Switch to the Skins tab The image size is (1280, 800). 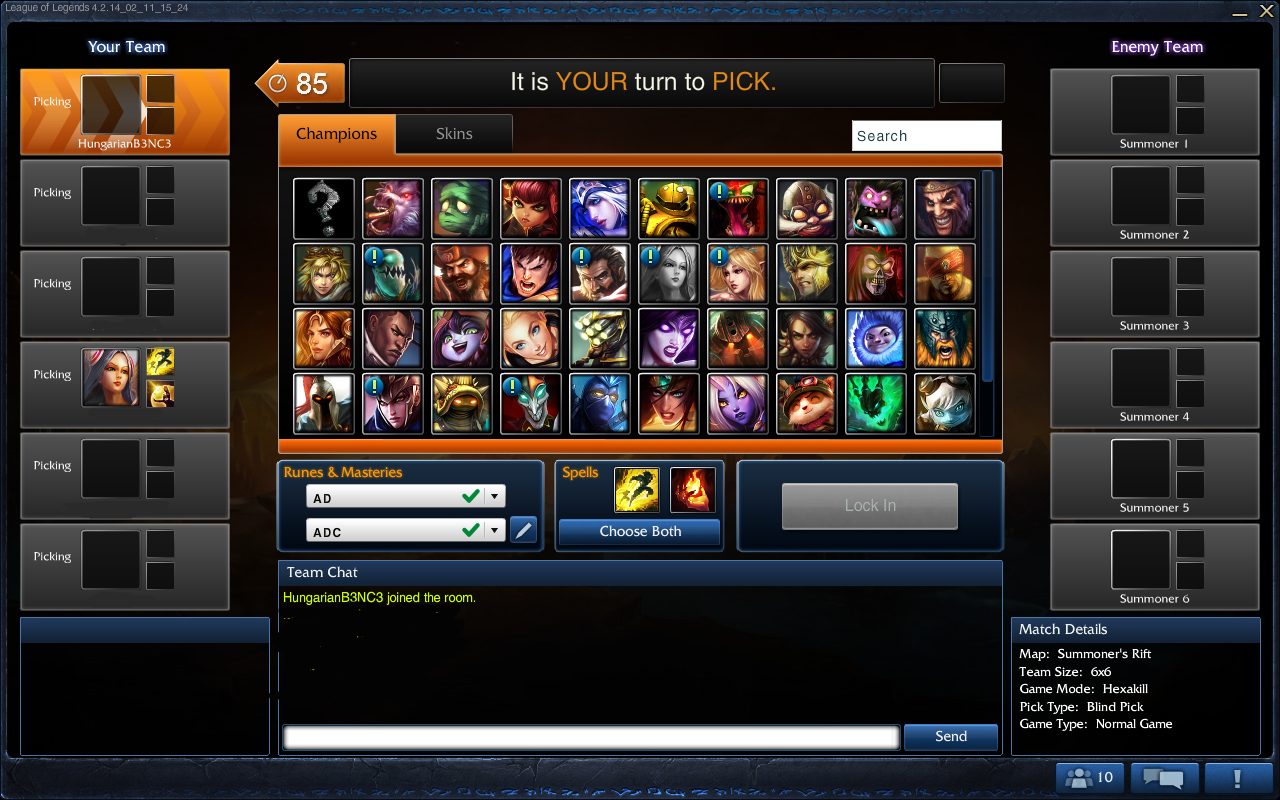[x=454, y=134]
